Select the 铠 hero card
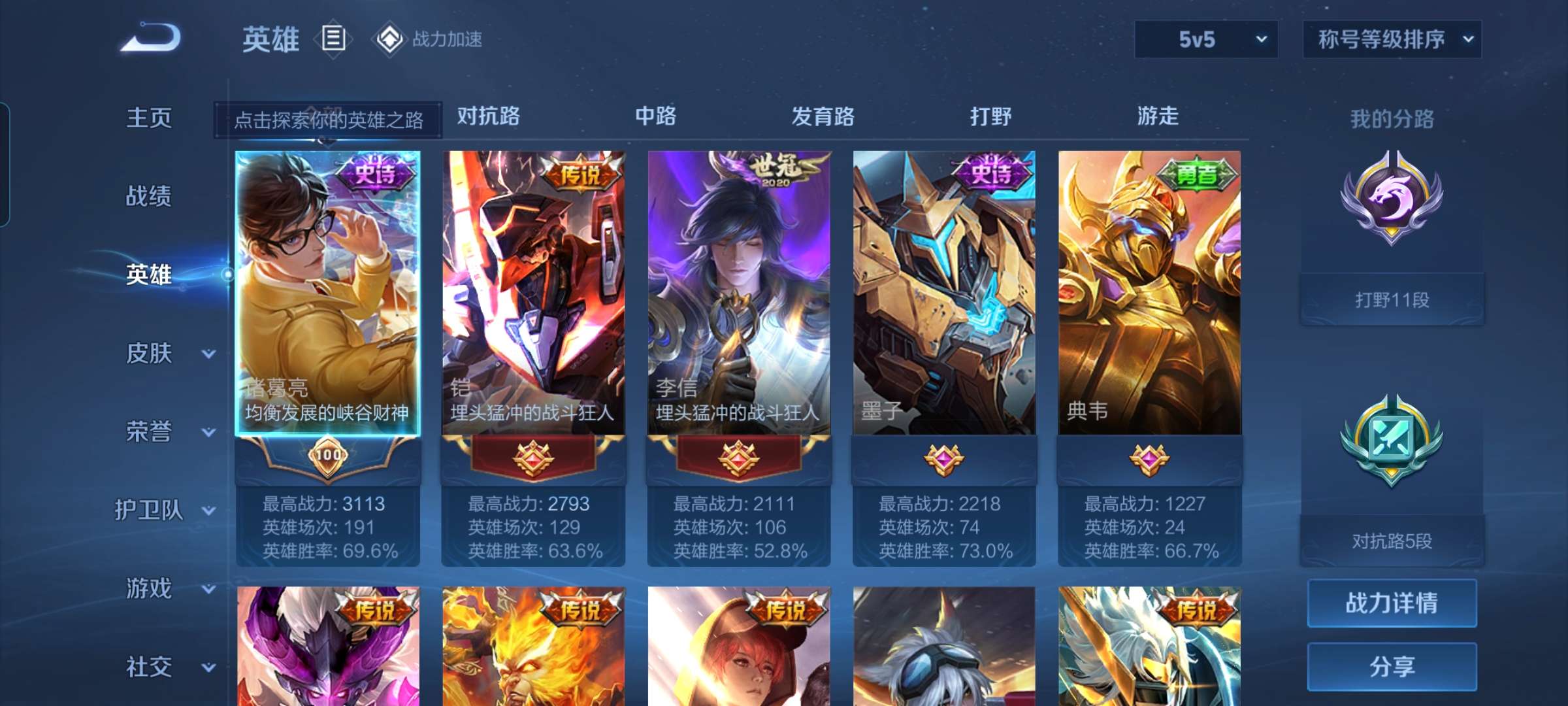 tap(535, 294)
